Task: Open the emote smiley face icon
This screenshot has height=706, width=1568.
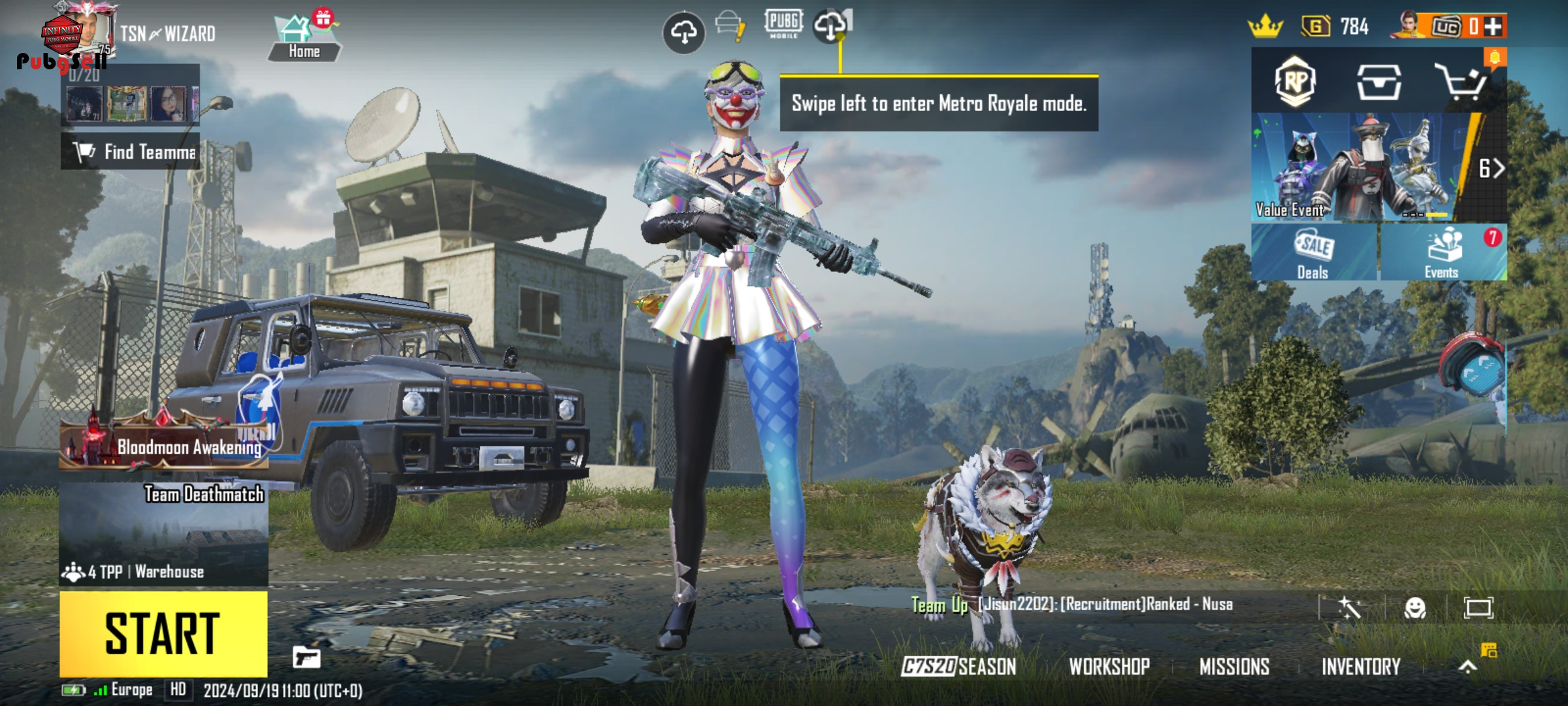Action: pos(1415,608)
